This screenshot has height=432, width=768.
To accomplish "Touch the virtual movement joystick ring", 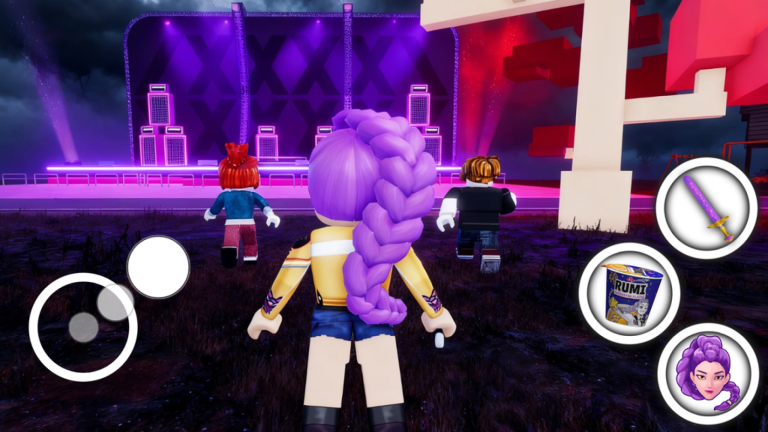I will point(83,326).
